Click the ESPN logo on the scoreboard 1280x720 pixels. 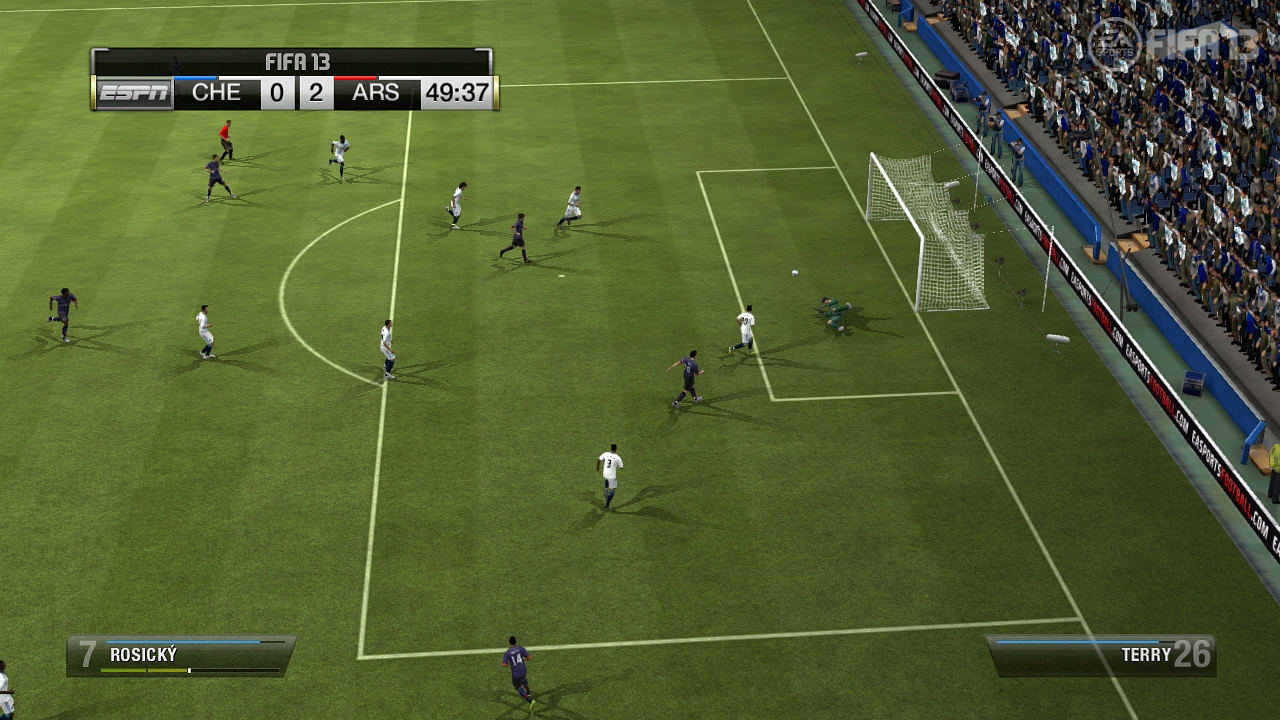[132, 93]
